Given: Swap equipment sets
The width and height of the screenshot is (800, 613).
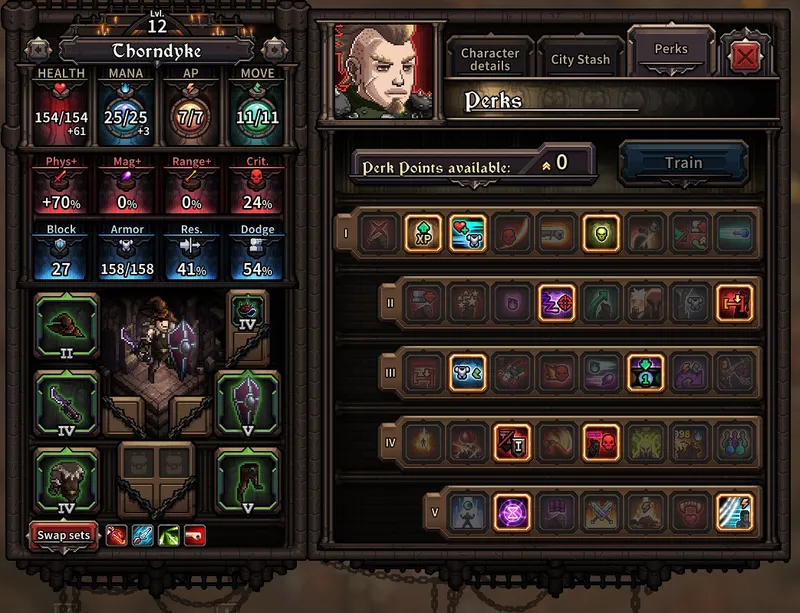Looking at the screenshot, I should 65,535.
